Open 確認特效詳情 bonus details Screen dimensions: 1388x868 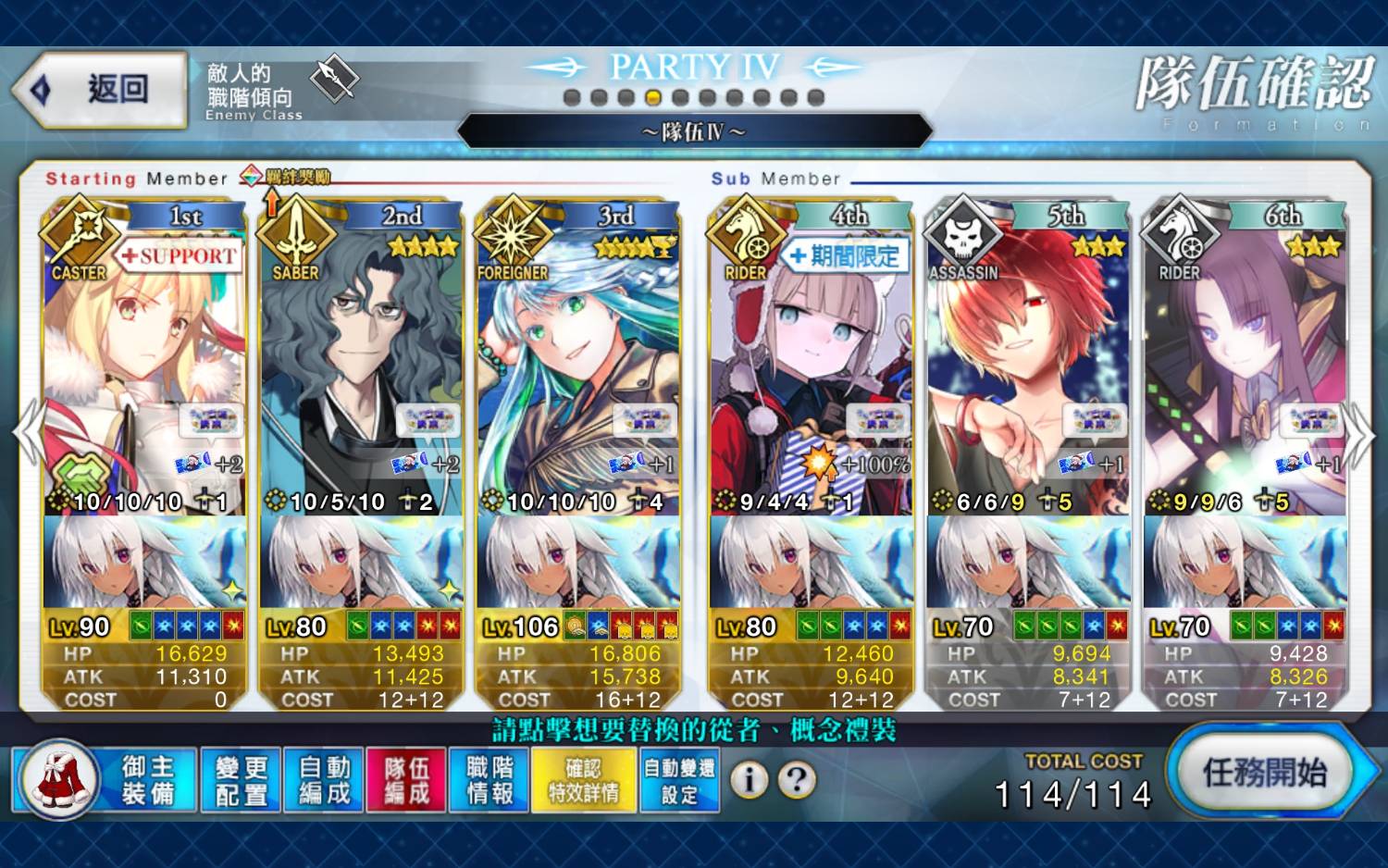584,780
